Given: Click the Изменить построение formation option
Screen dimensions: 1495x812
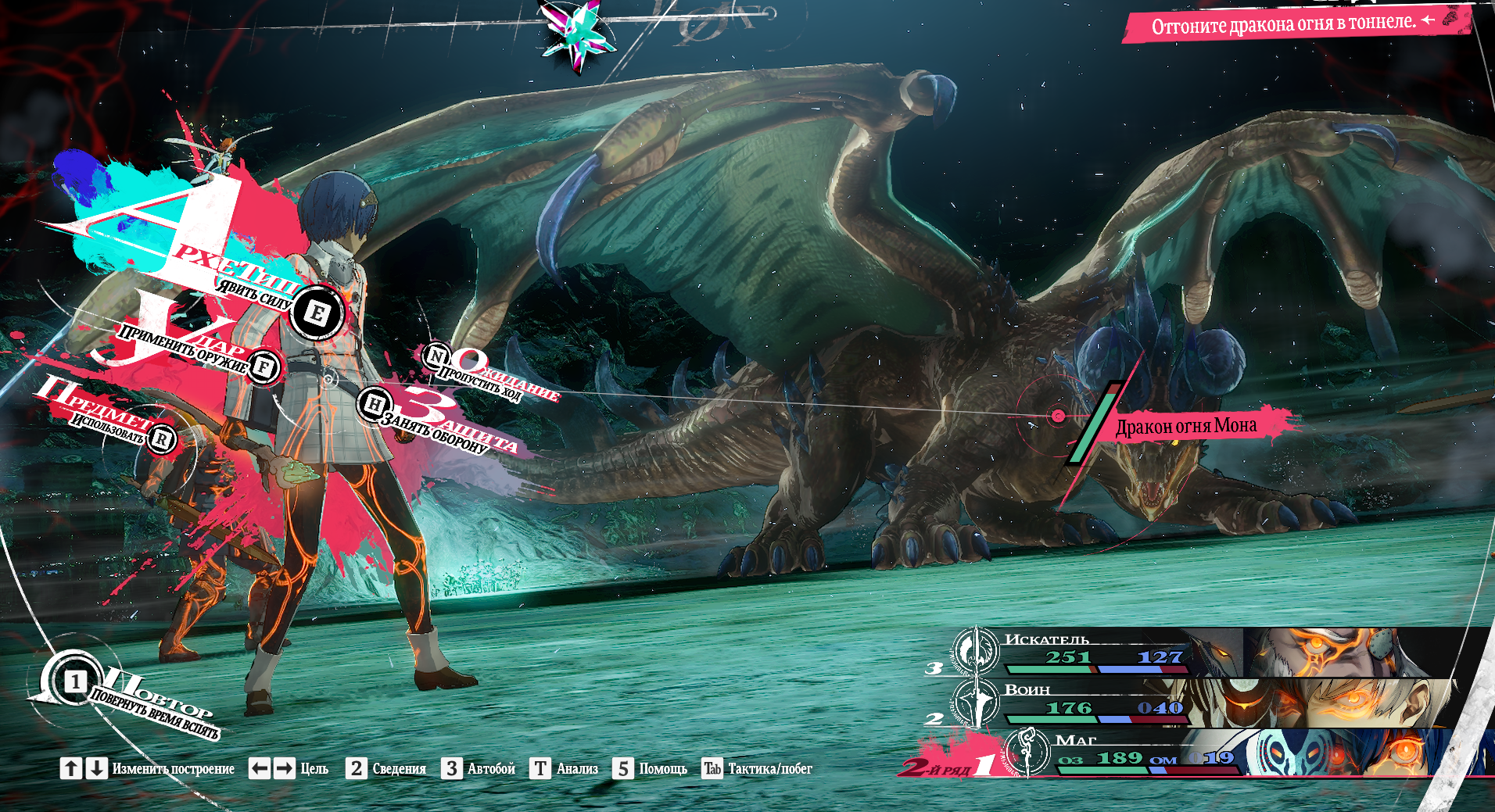Looking at the screenshot, I should pyautogui.click(x=147, y=769).
